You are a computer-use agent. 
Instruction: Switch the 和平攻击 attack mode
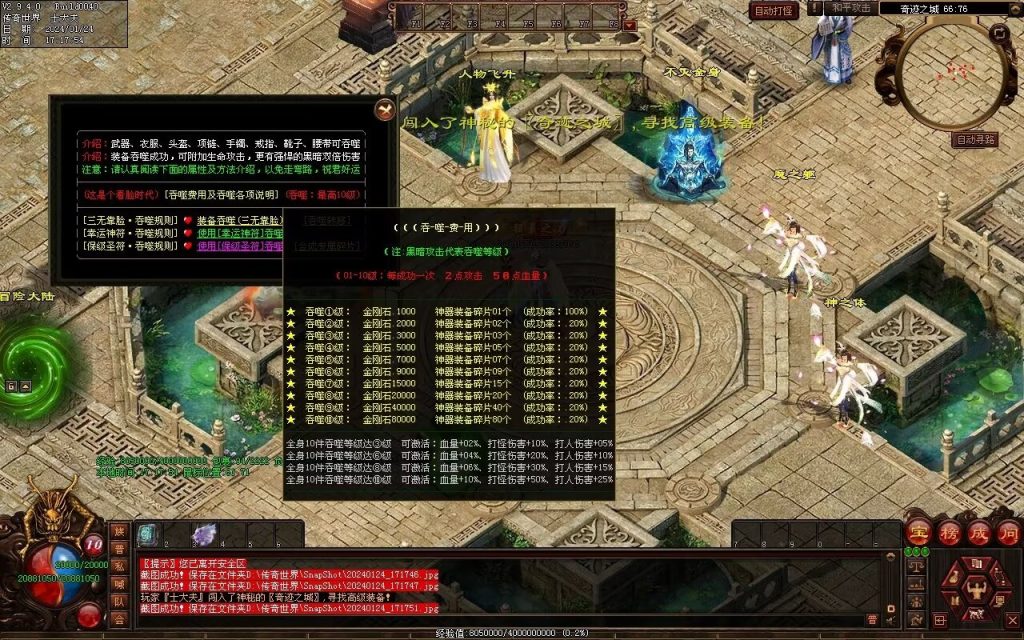click(851, 8)
